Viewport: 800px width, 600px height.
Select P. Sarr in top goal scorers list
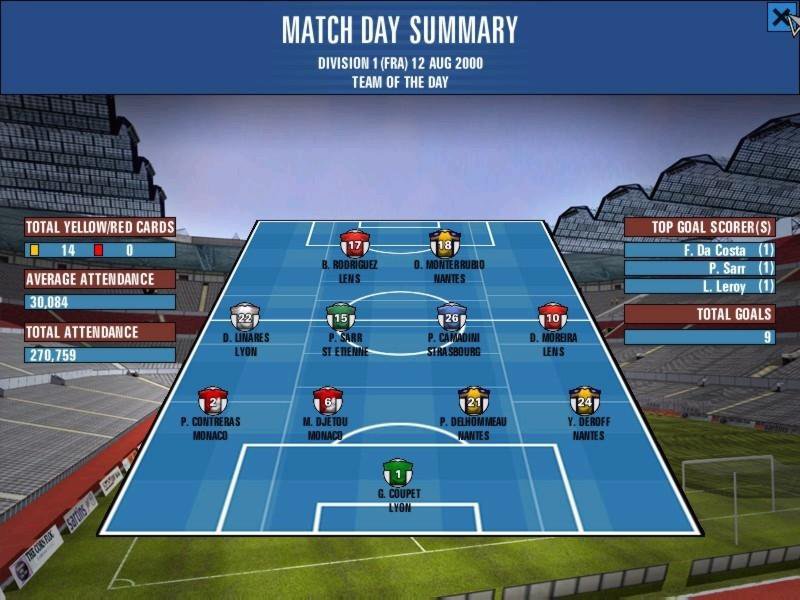(x=699, y=268)
